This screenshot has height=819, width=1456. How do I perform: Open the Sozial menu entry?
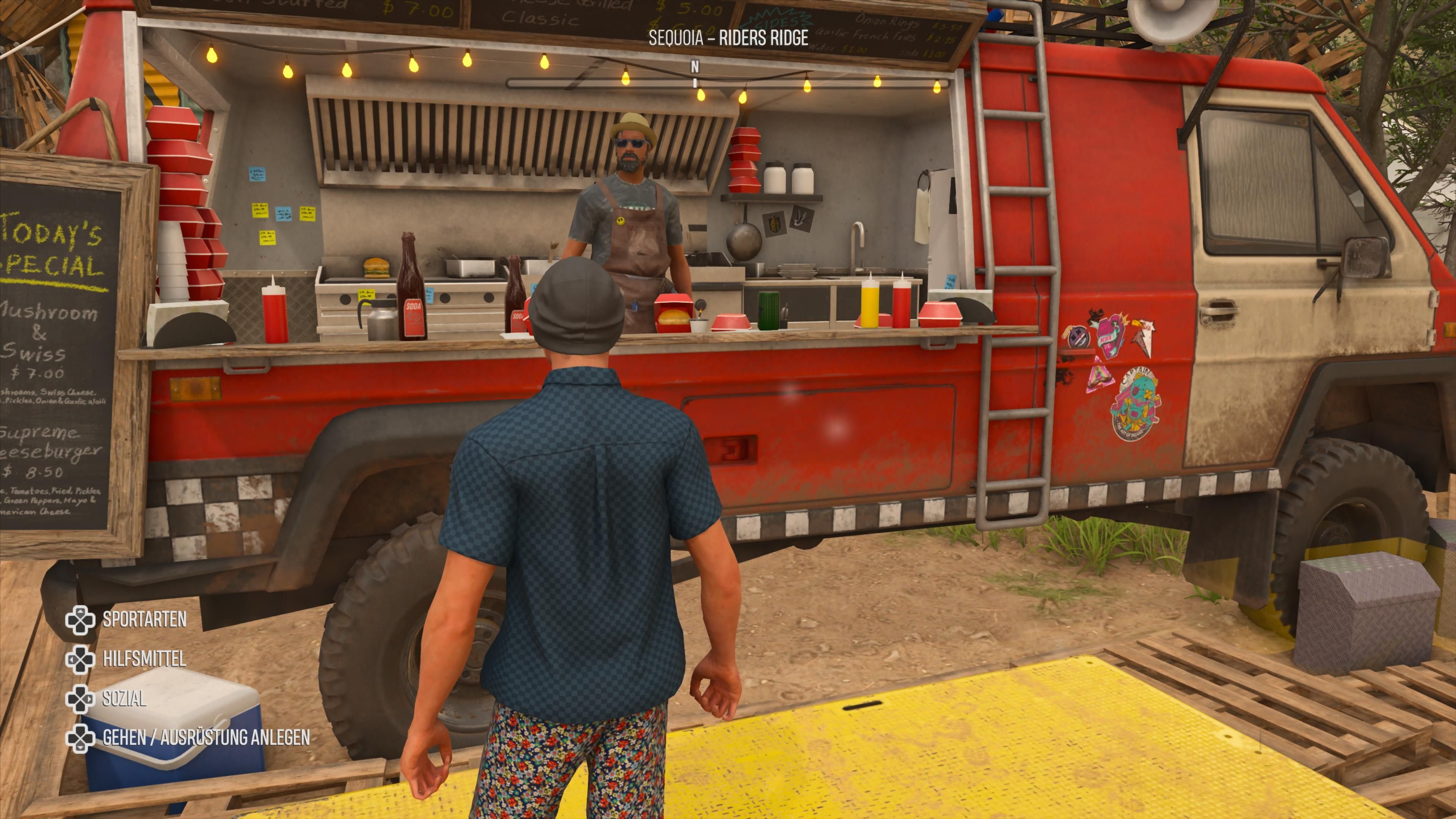124,698
